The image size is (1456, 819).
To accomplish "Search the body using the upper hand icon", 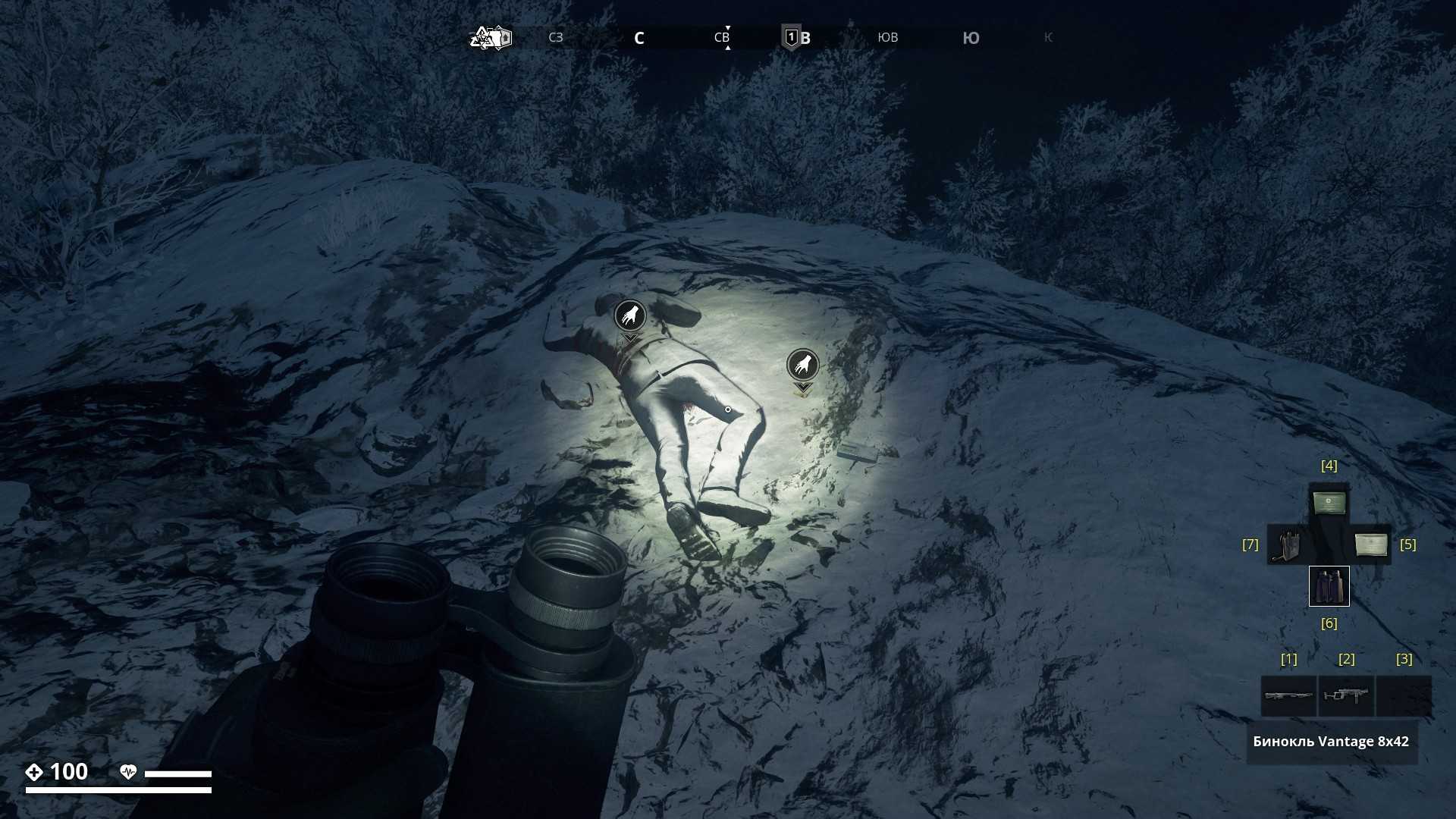I will coord(629,315).
